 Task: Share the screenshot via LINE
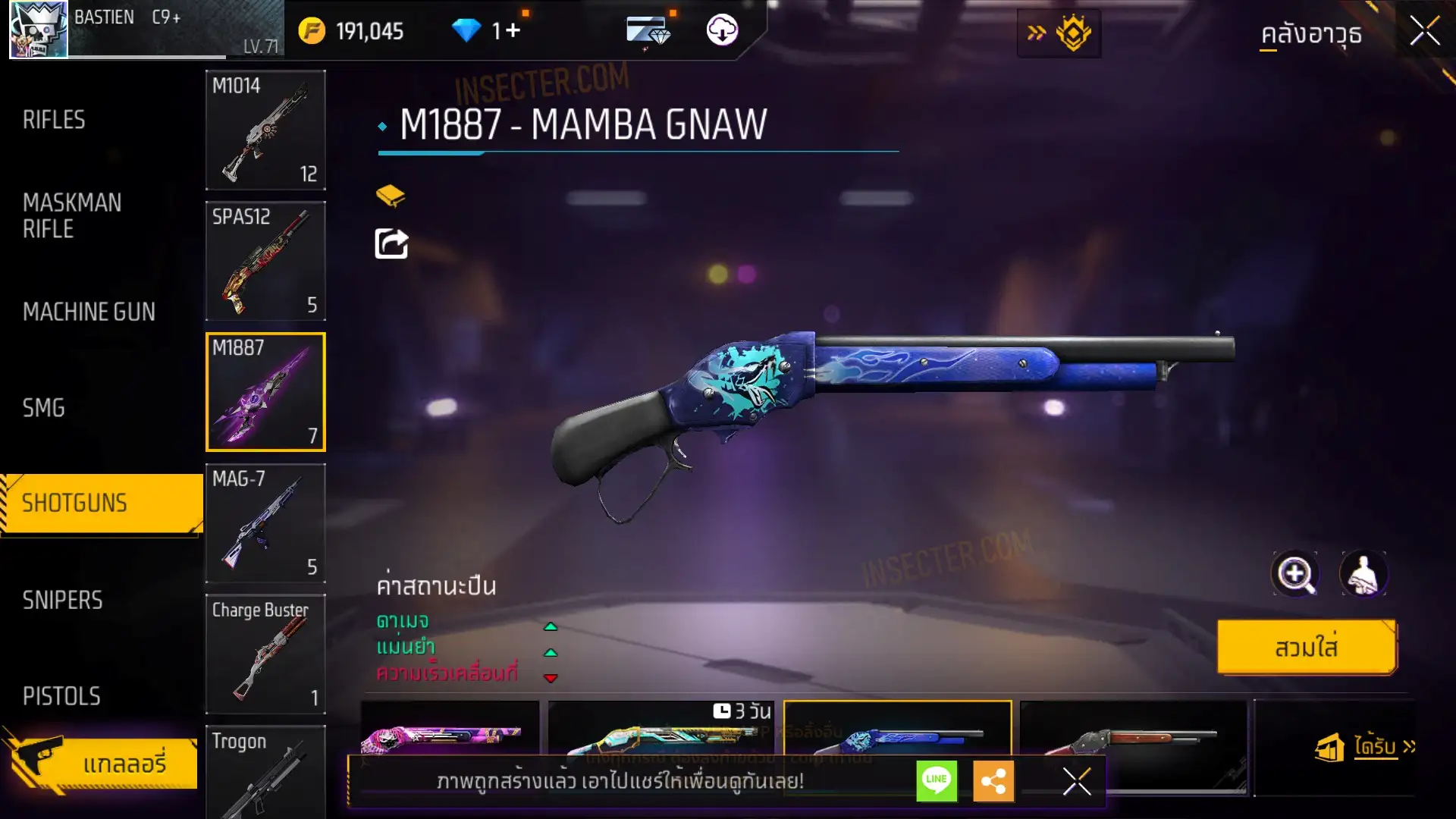(937, 780)
